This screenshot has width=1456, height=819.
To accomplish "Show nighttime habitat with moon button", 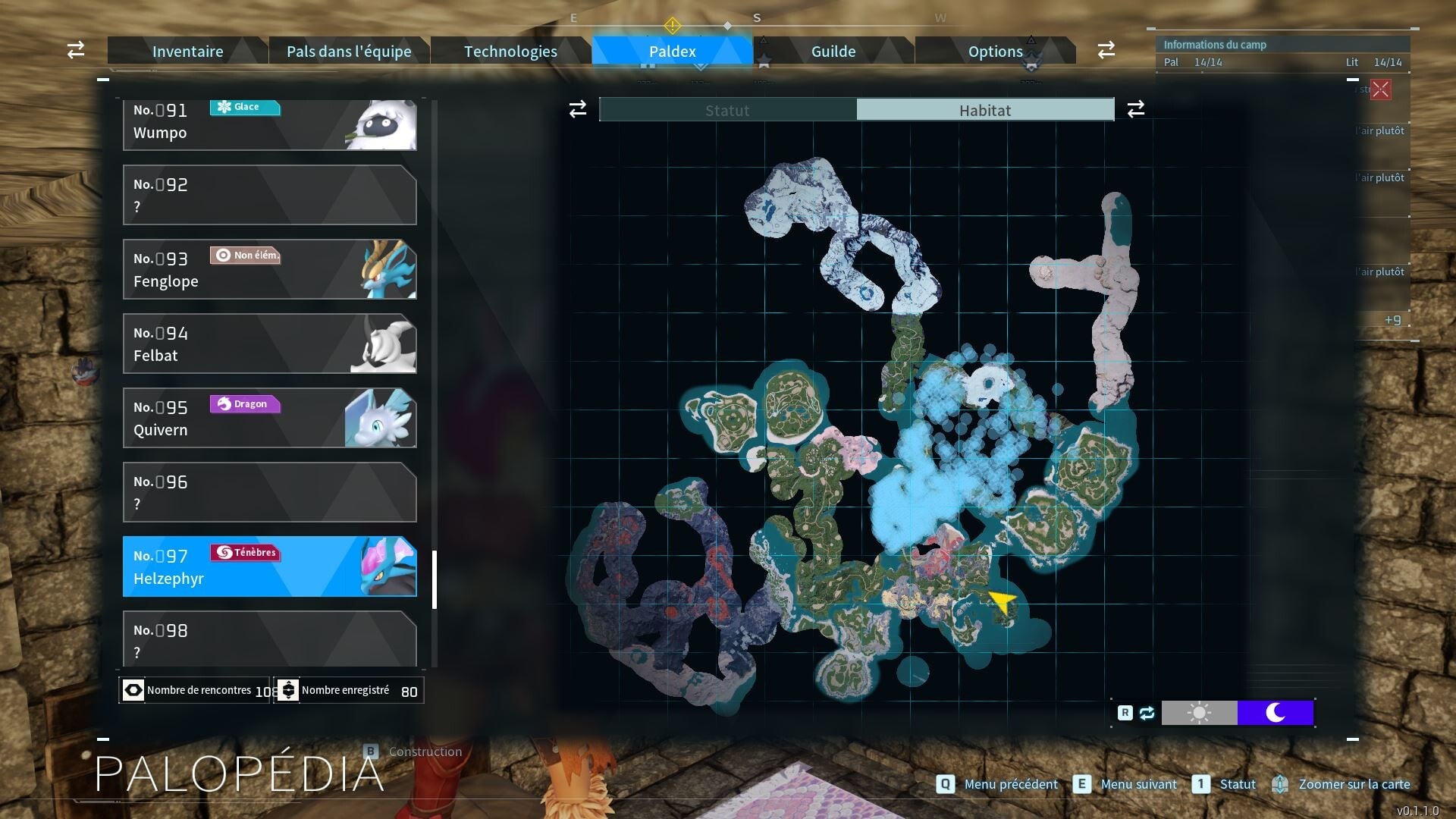I will point(1275,713).
